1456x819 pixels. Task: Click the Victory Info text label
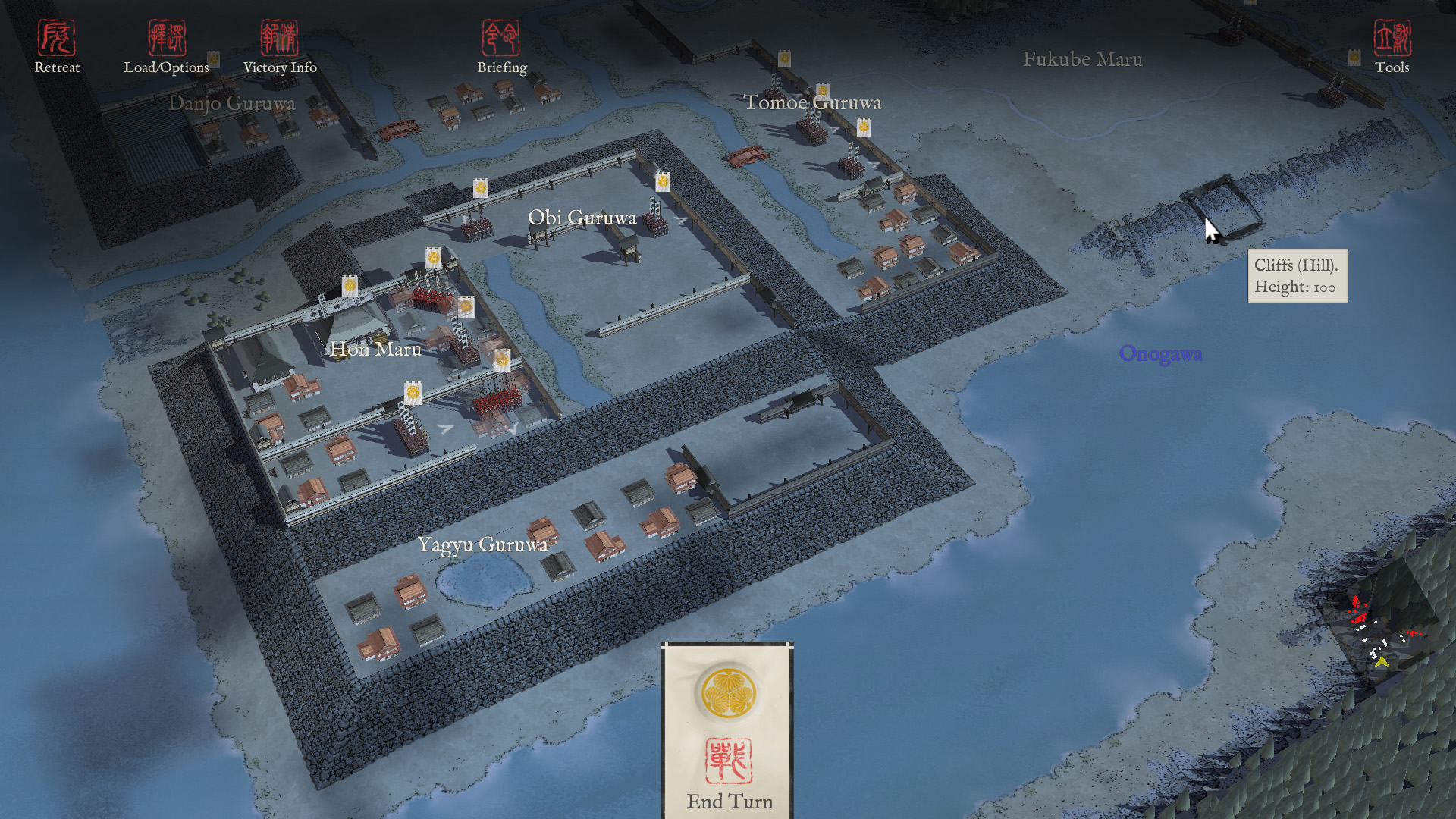click(280, 67)
